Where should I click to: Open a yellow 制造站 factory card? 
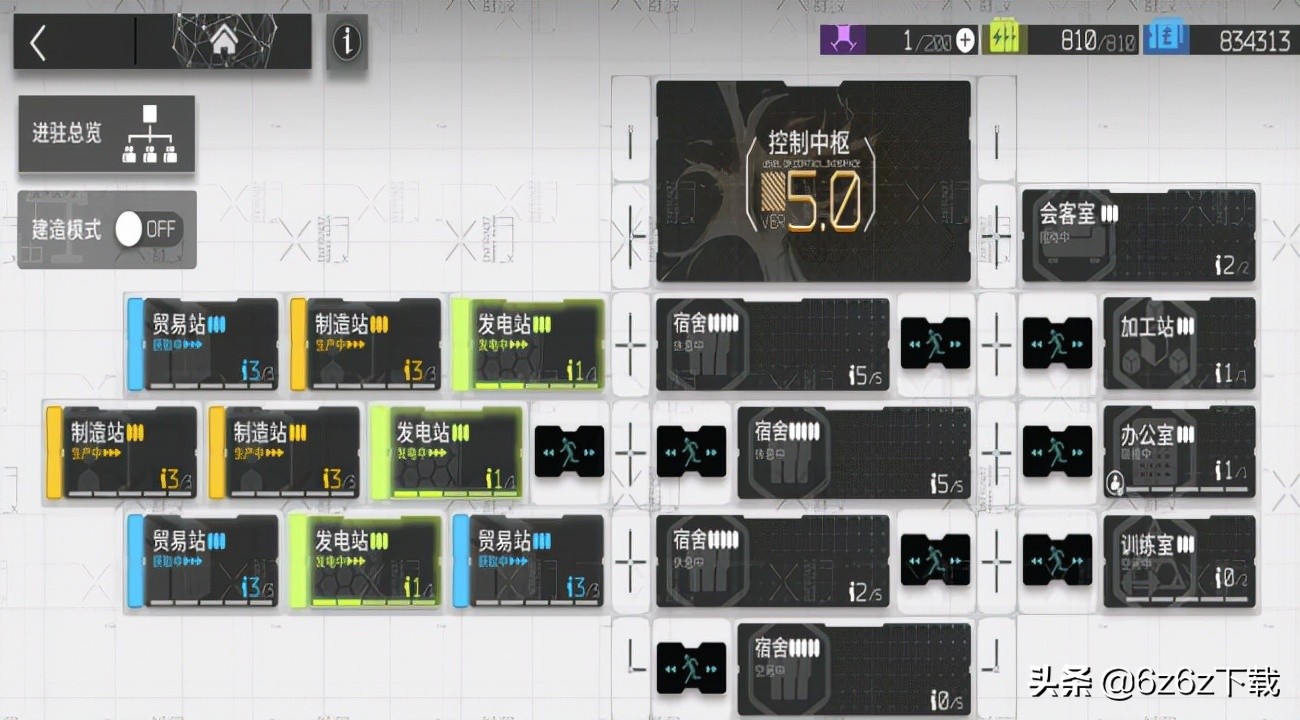pos(366,343)
